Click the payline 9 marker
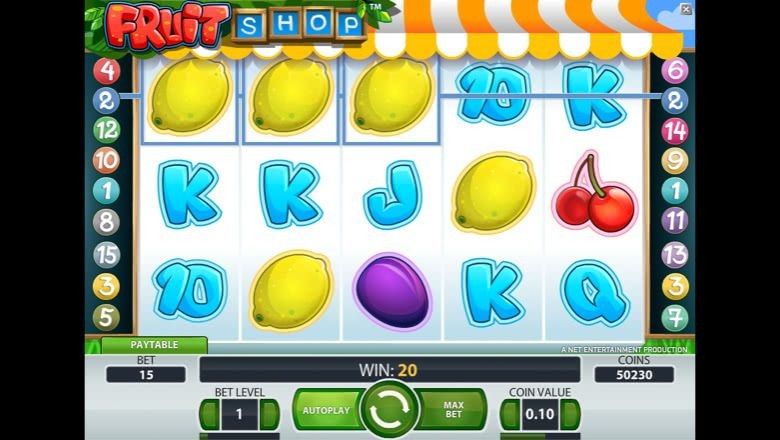The width and height of the screenshot is (780, 440). click(675, 160)
